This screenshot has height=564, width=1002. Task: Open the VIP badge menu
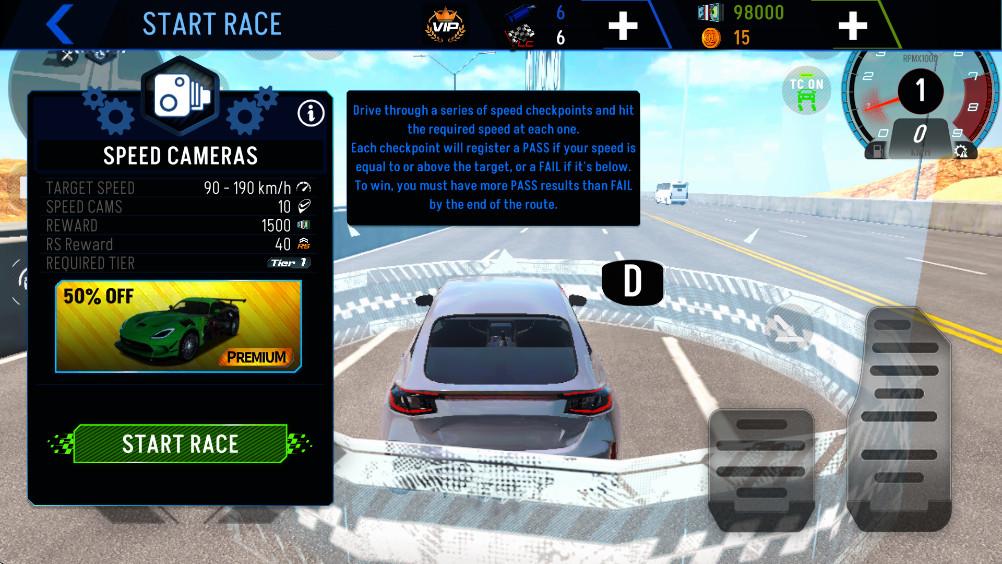[x=443, y=24]
